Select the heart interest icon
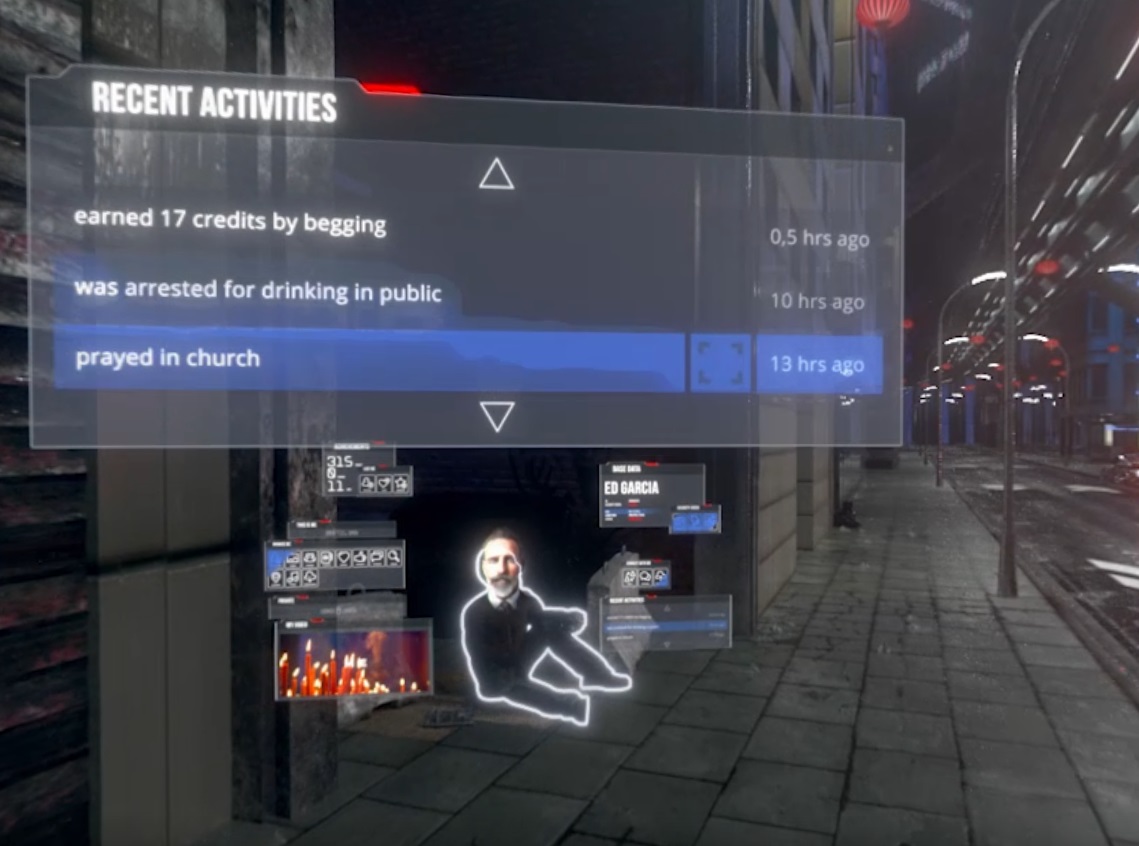 (343, 557)
